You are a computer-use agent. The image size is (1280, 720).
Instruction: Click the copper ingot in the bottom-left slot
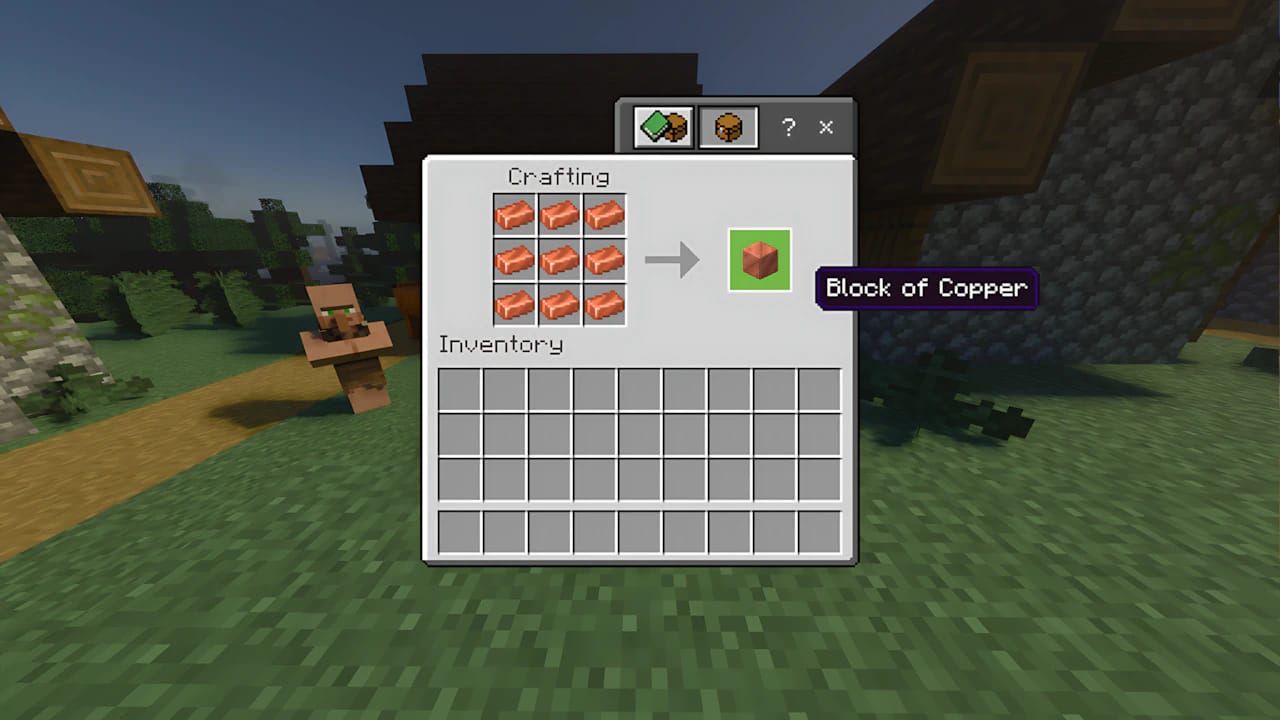(x=515, y=305)
